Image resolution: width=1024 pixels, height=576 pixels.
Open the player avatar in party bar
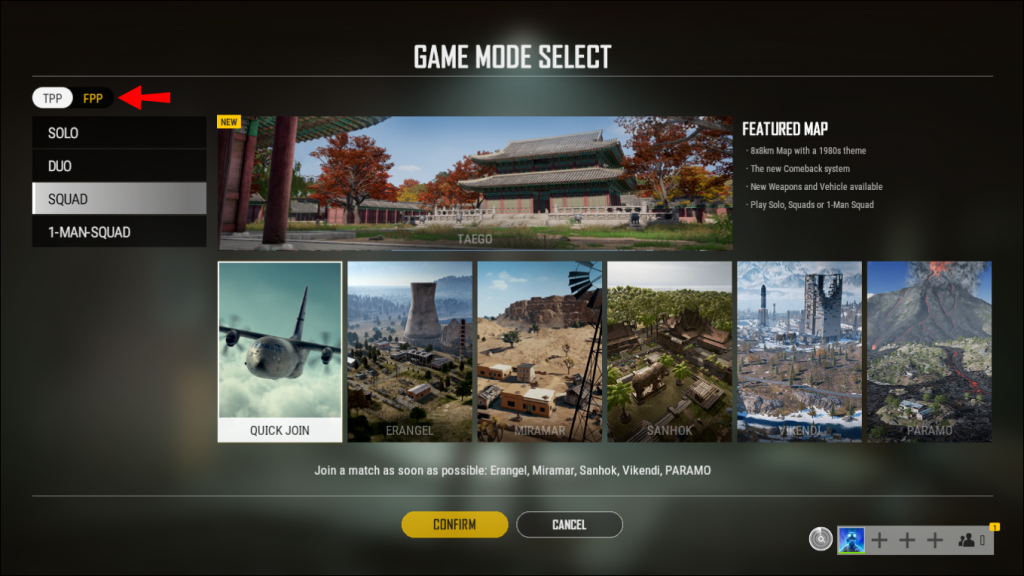(851, 540)
